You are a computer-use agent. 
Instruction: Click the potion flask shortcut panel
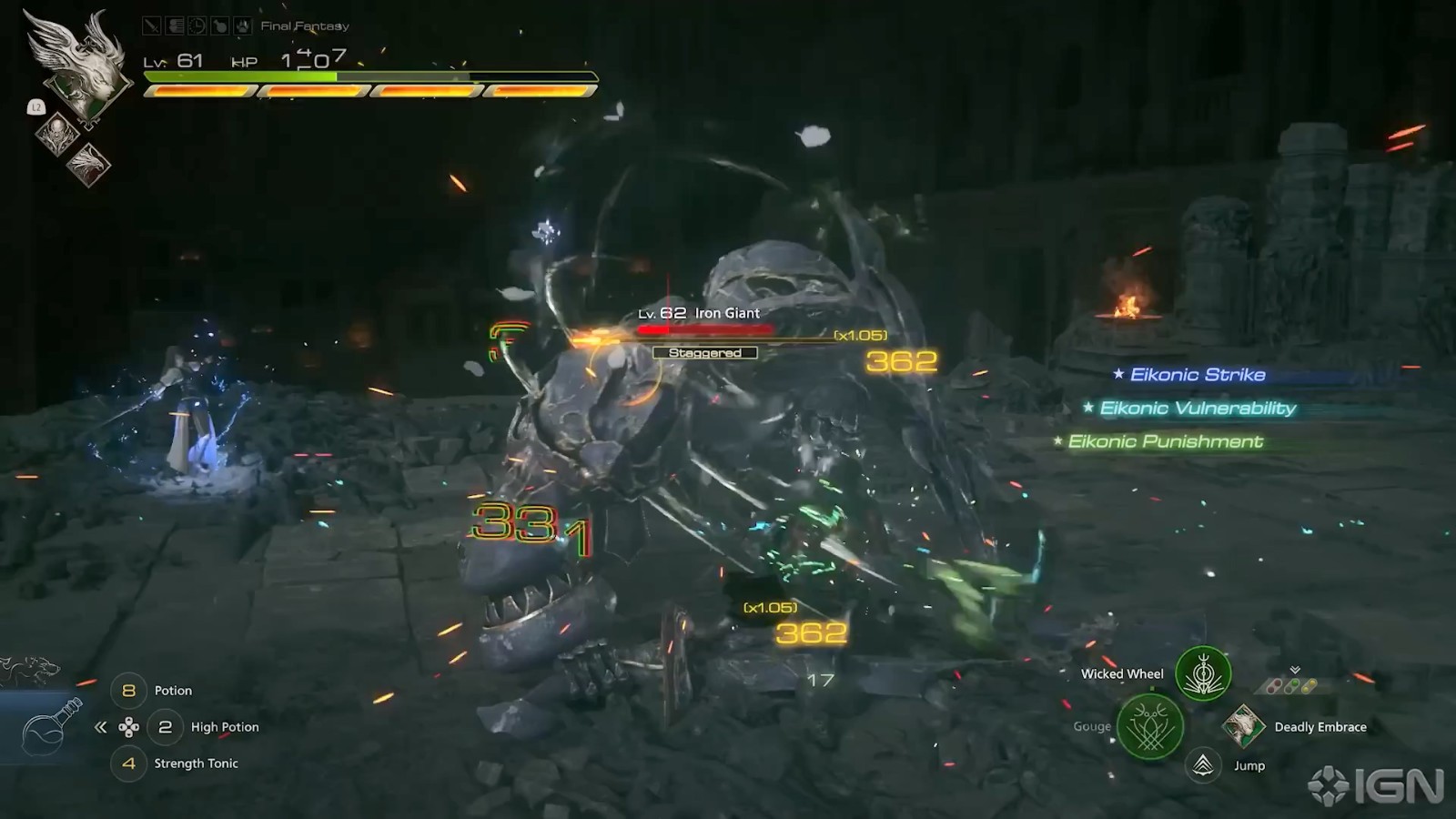tap(50, 727)
